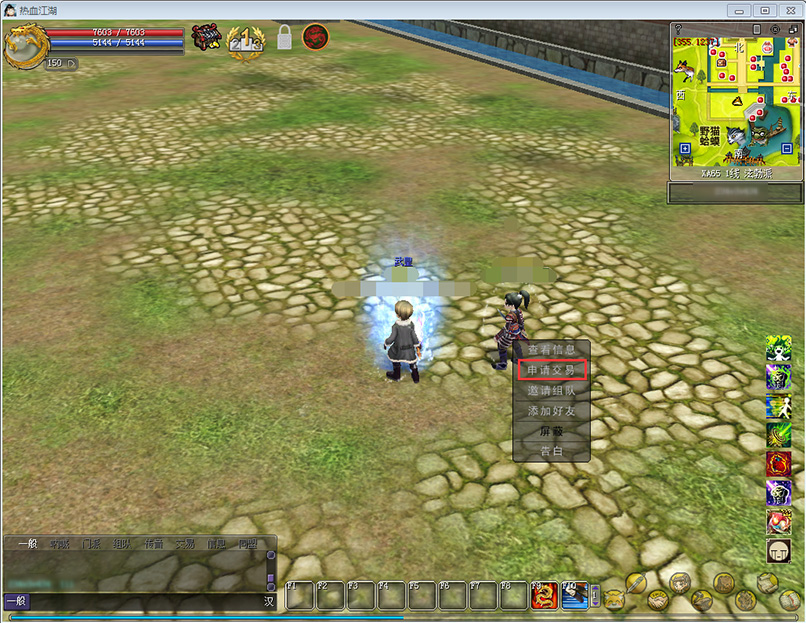Image resolution: width=806 pixels, height=623 pixels.
Task: Open the minimap's question mark help
Action: (677, 29)
